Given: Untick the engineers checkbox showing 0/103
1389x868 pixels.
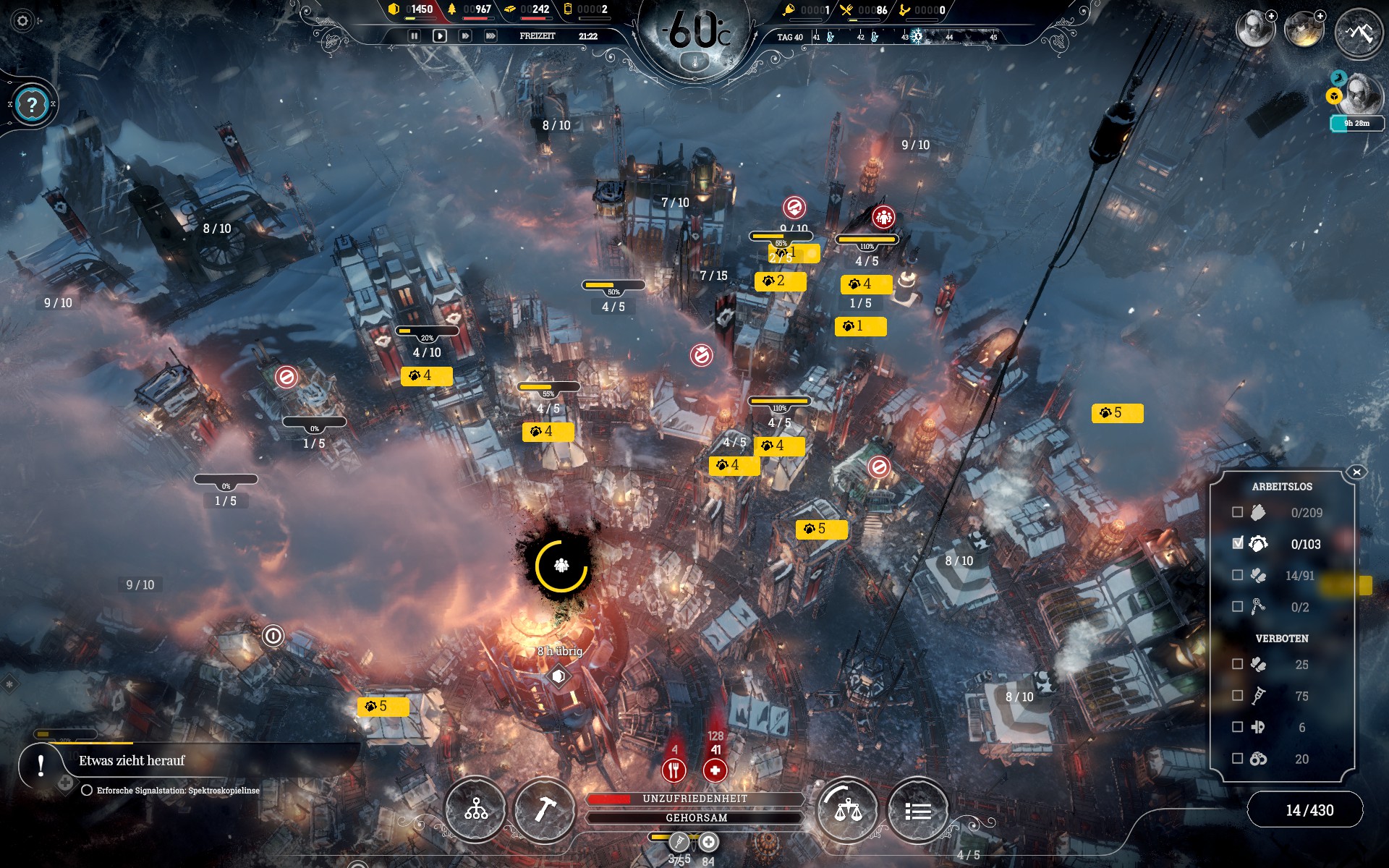Looking at the screenshot, I should (x=1238, y=543).
